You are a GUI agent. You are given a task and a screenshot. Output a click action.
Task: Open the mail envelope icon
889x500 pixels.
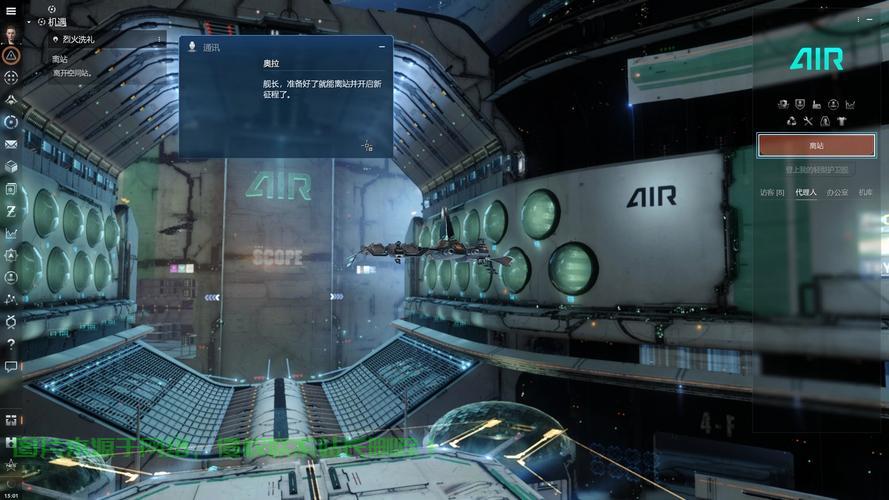pyautogui.click(x=11, y=143)
